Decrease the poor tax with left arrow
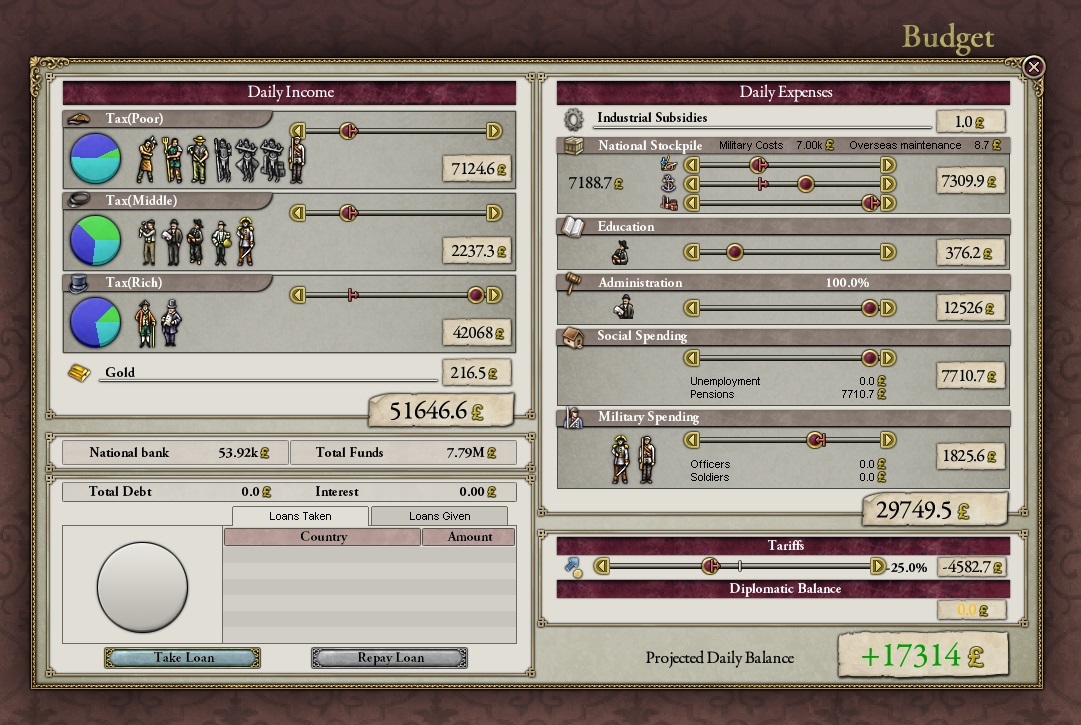The height and width of the screenshot is (725, 1081). (x=296, y=131)
